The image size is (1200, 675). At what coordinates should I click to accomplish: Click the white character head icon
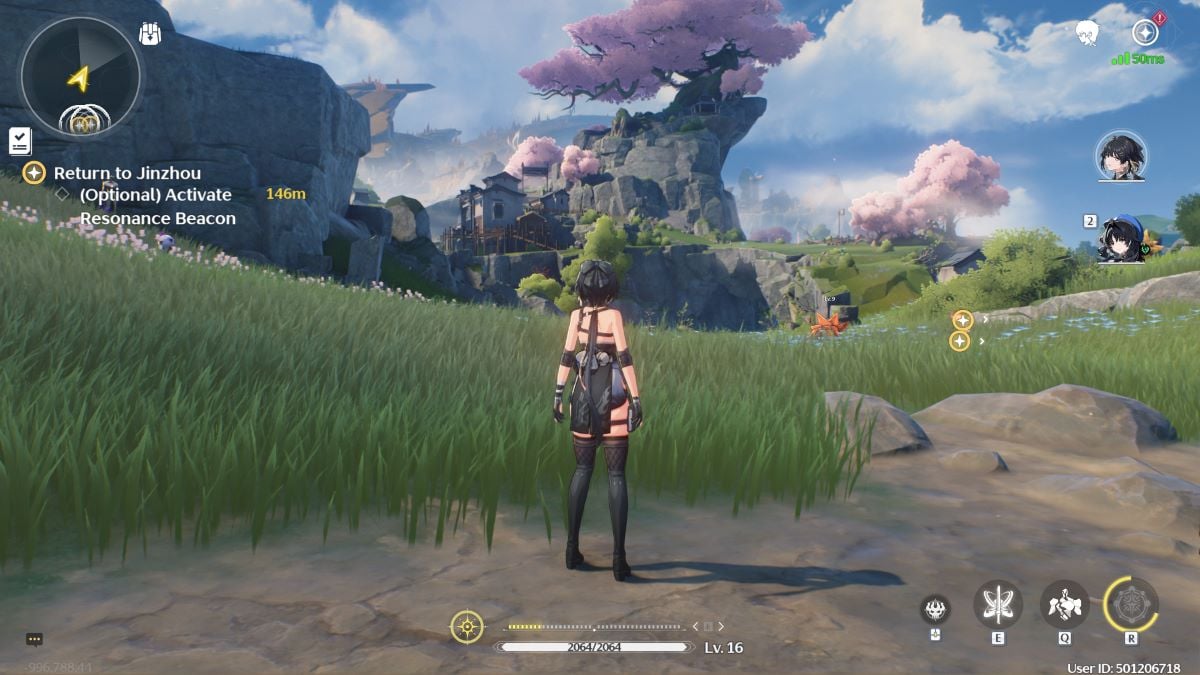1088,34
